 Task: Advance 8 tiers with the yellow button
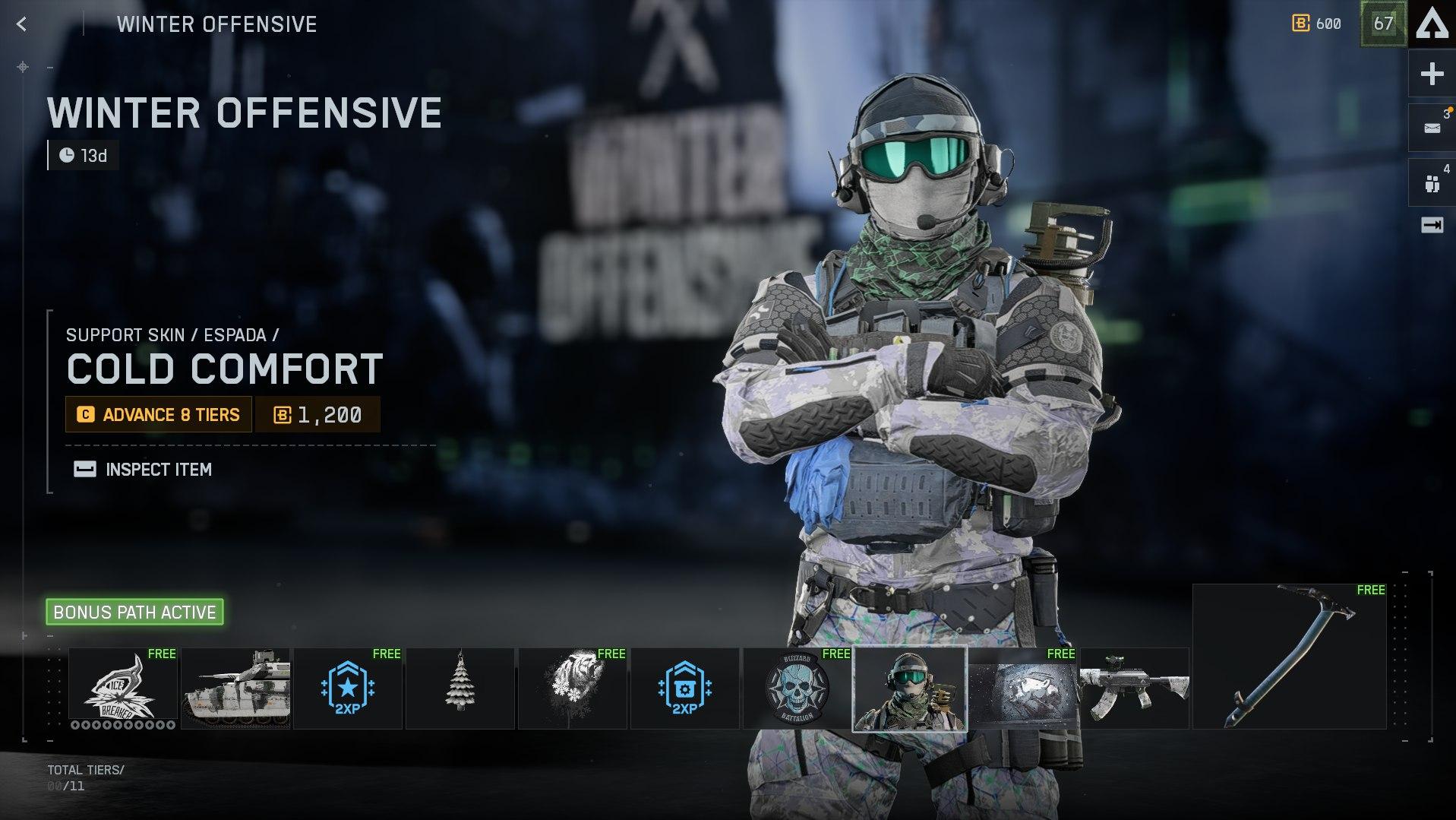click(x=159, y=415)
